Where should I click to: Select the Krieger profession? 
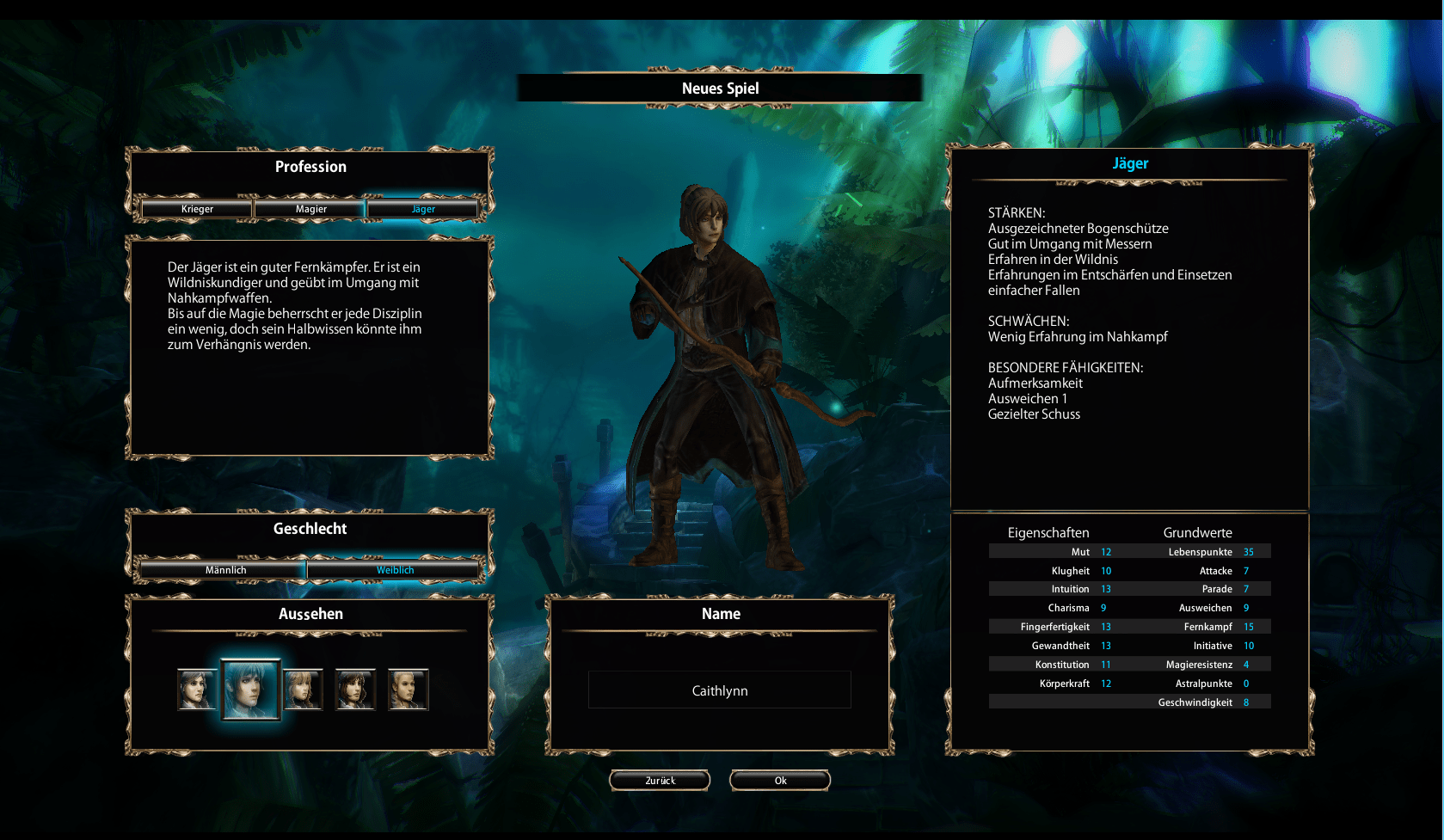coord(197,209)
